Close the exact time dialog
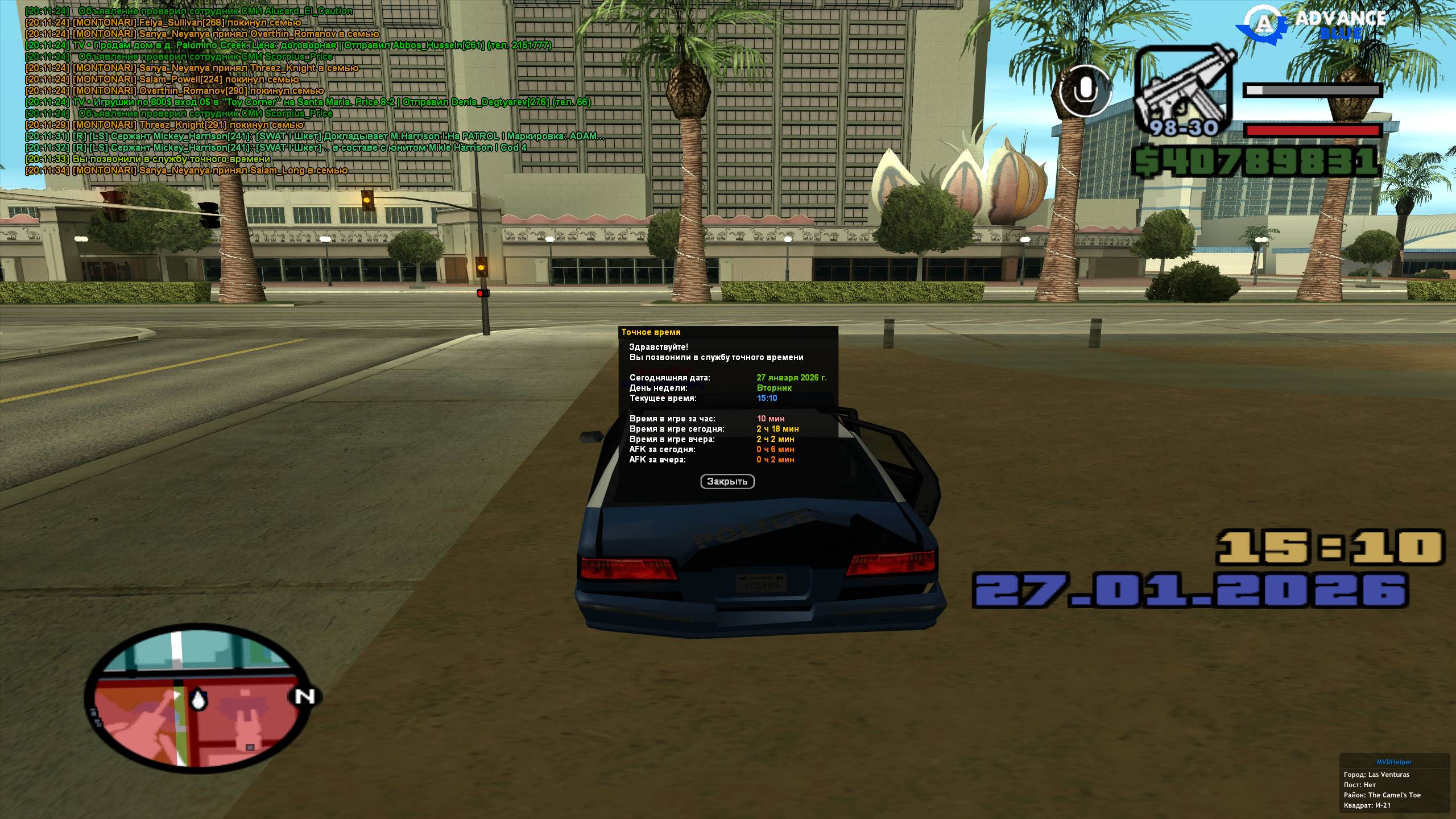Viewport: 1456px width, 819px height. click(x=727, y=482)
